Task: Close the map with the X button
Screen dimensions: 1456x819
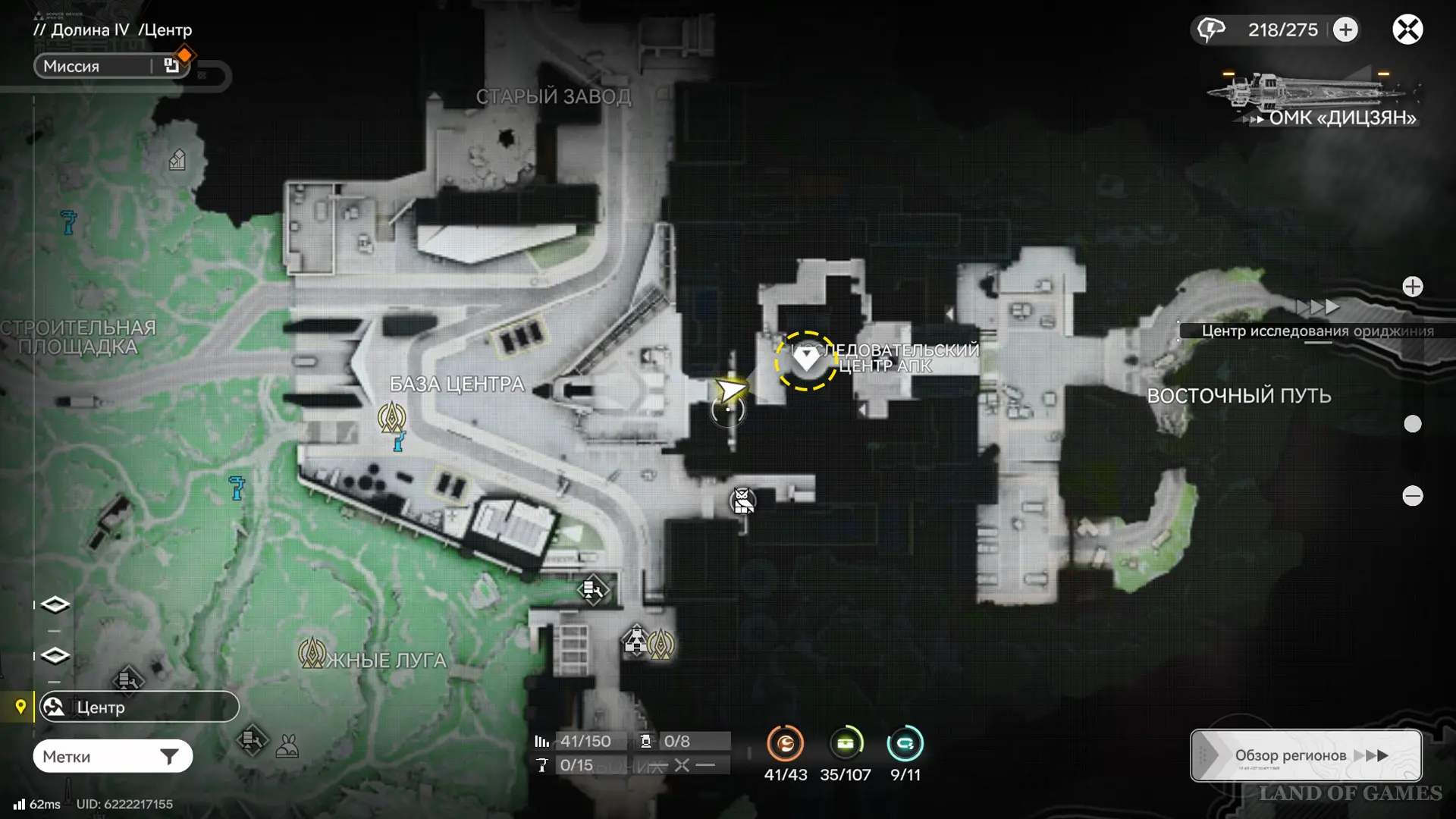Action: tap(1407, 30)
